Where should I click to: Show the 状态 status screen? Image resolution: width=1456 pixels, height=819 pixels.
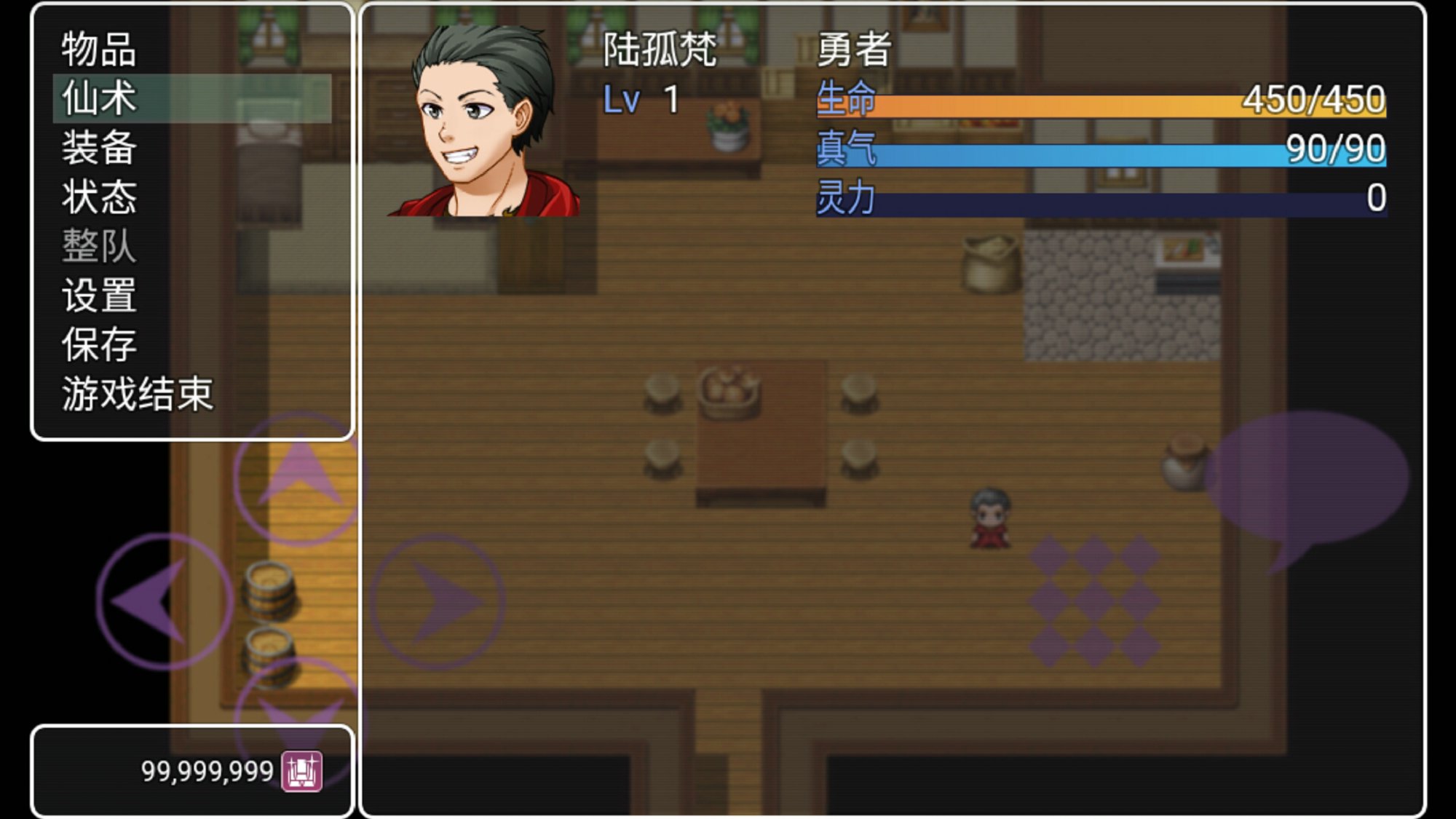click(x=99, y=197)
